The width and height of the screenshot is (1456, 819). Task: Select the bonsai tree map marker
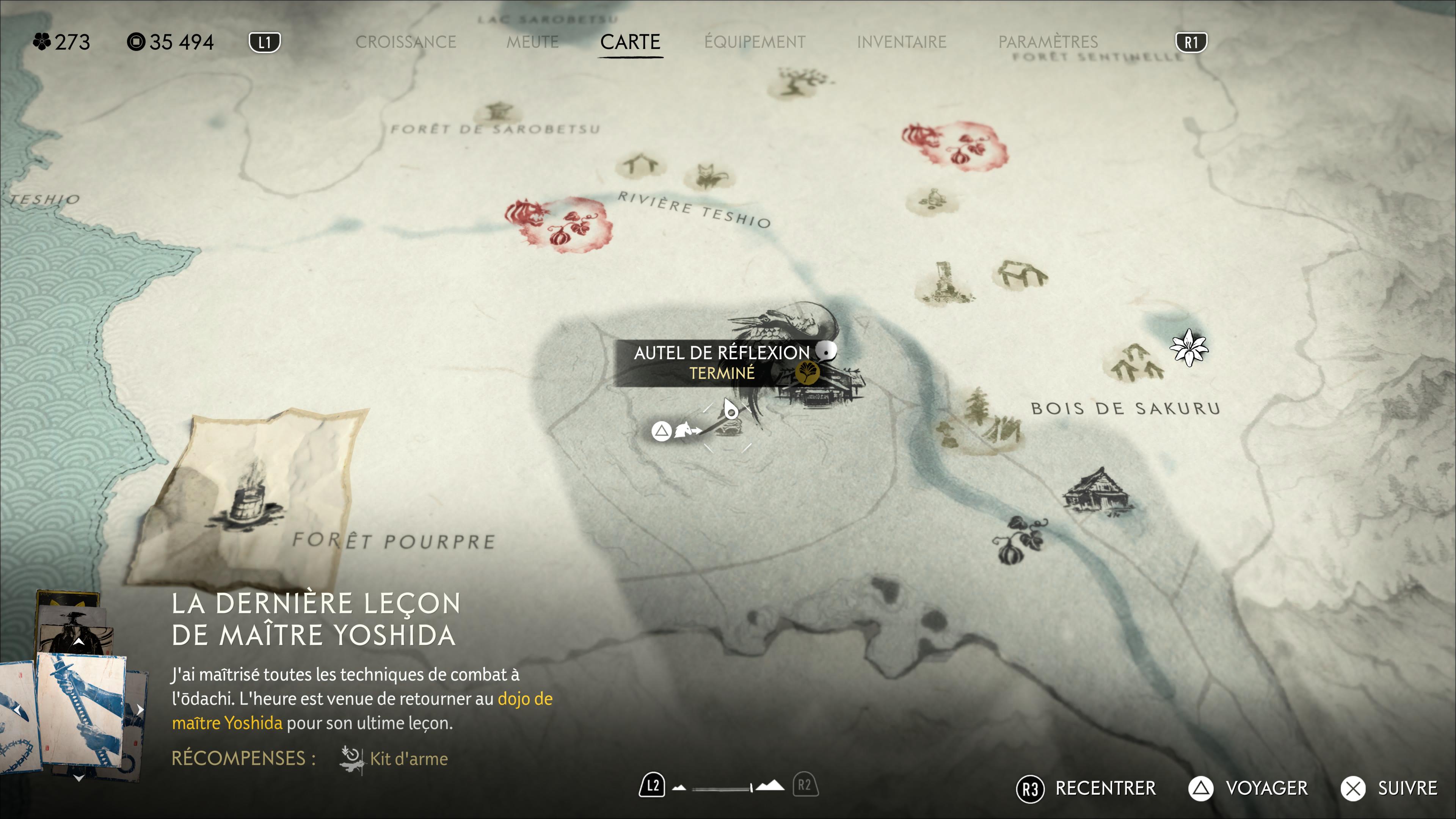(798, 82)
